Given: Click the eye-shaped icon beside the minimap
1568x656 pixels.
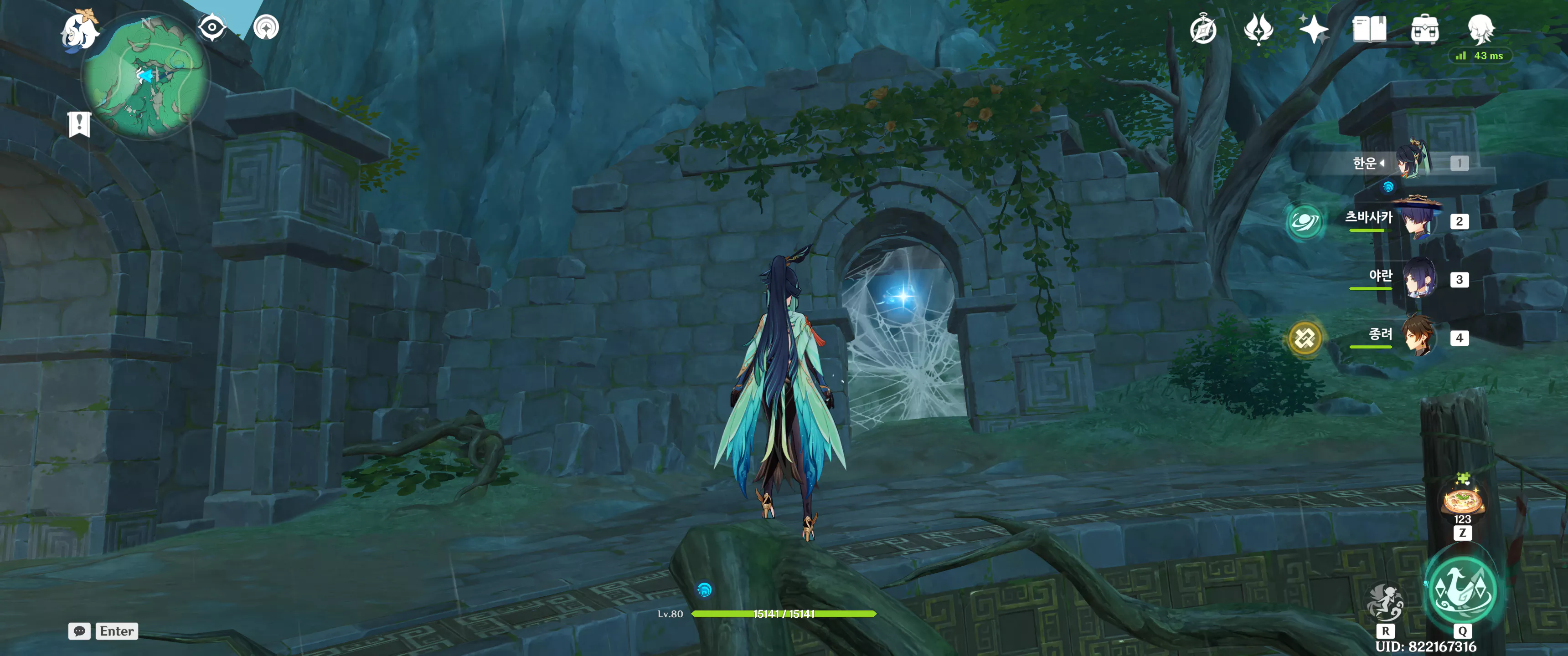Looking at the screenshot, I should (212, 27).
